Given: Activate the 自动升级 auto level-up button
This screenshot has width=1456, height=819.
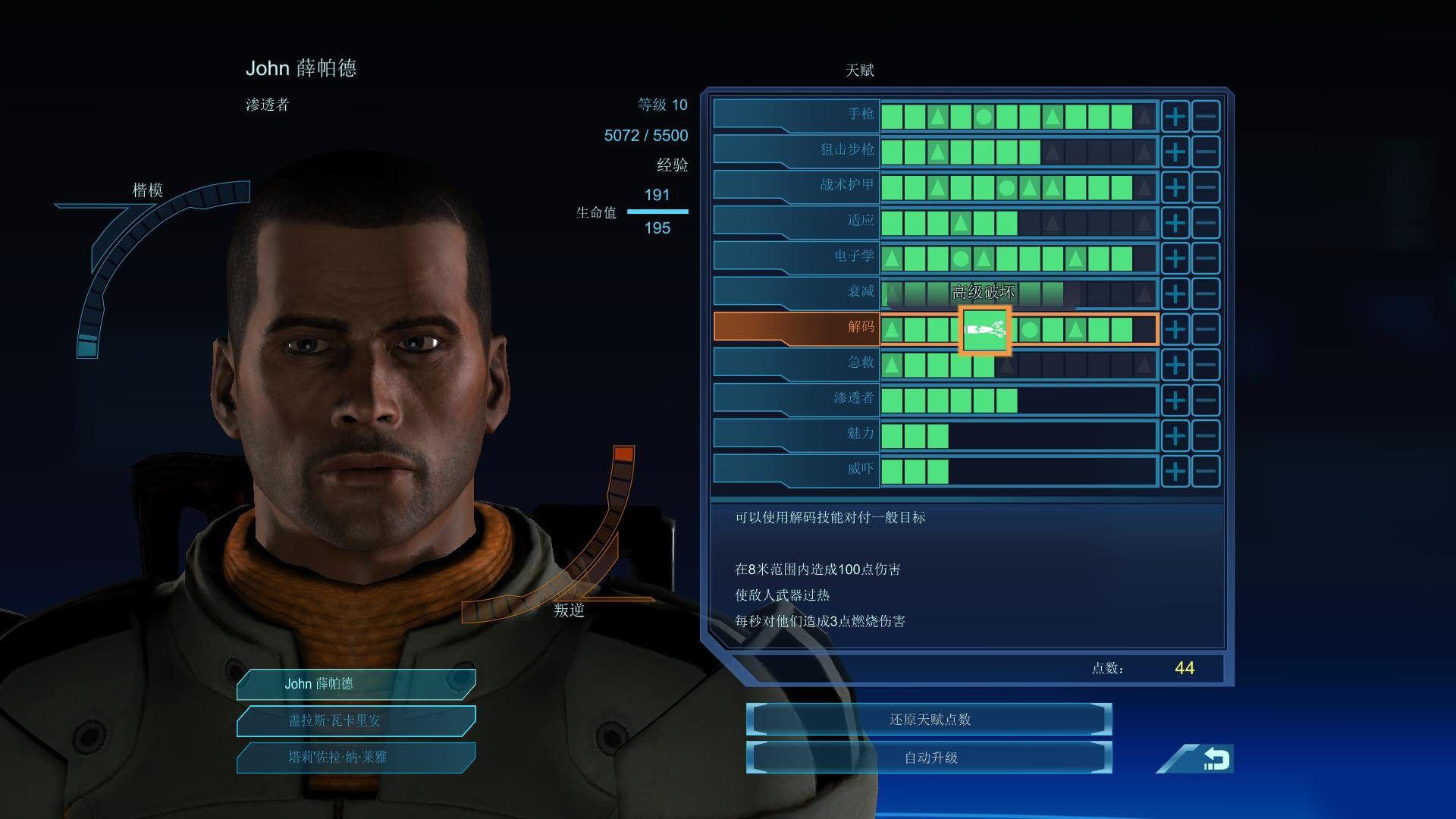Looking at the screenshot, I should [x=929, y=758].
